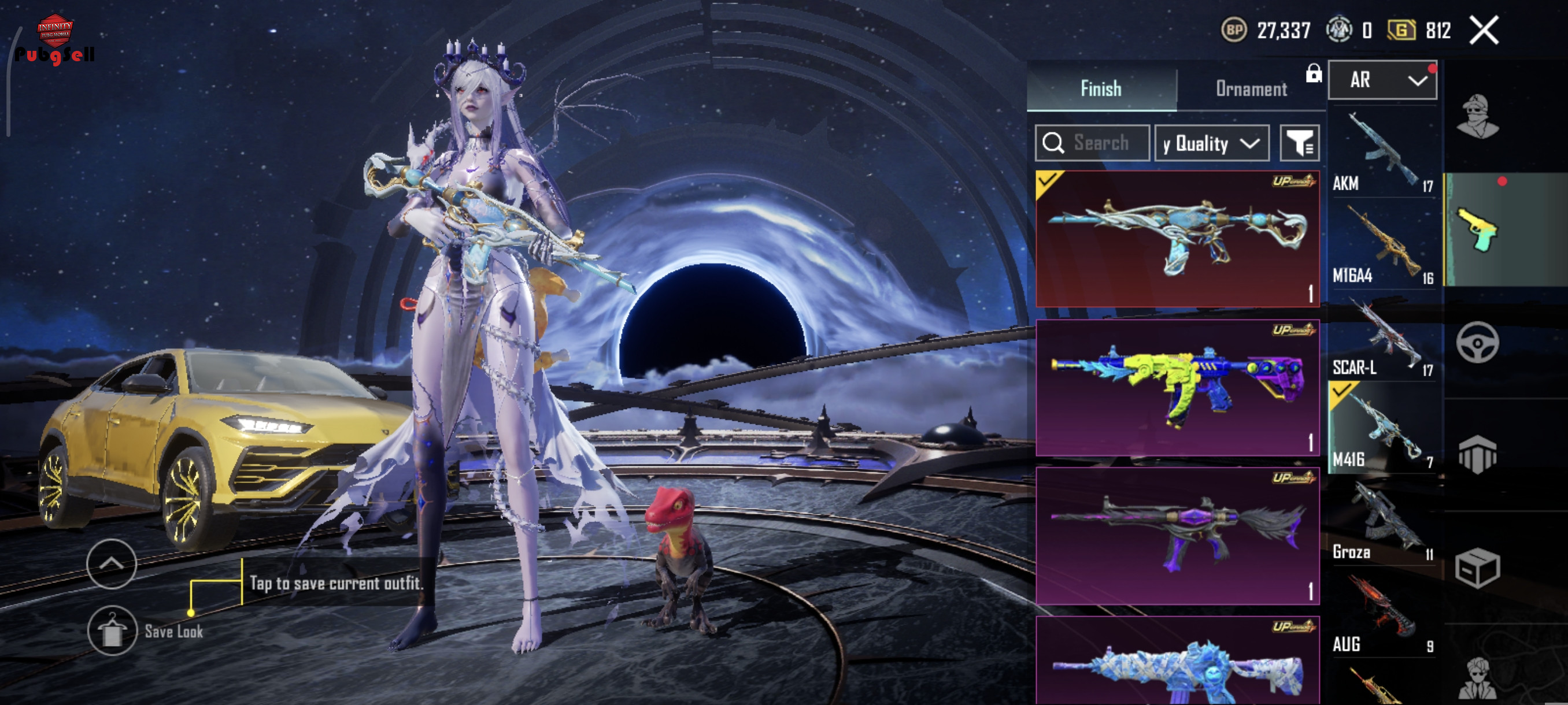Open the locked Ornament tab
The width and height of the screenshot is (1568, 705).
[1252, 89]
